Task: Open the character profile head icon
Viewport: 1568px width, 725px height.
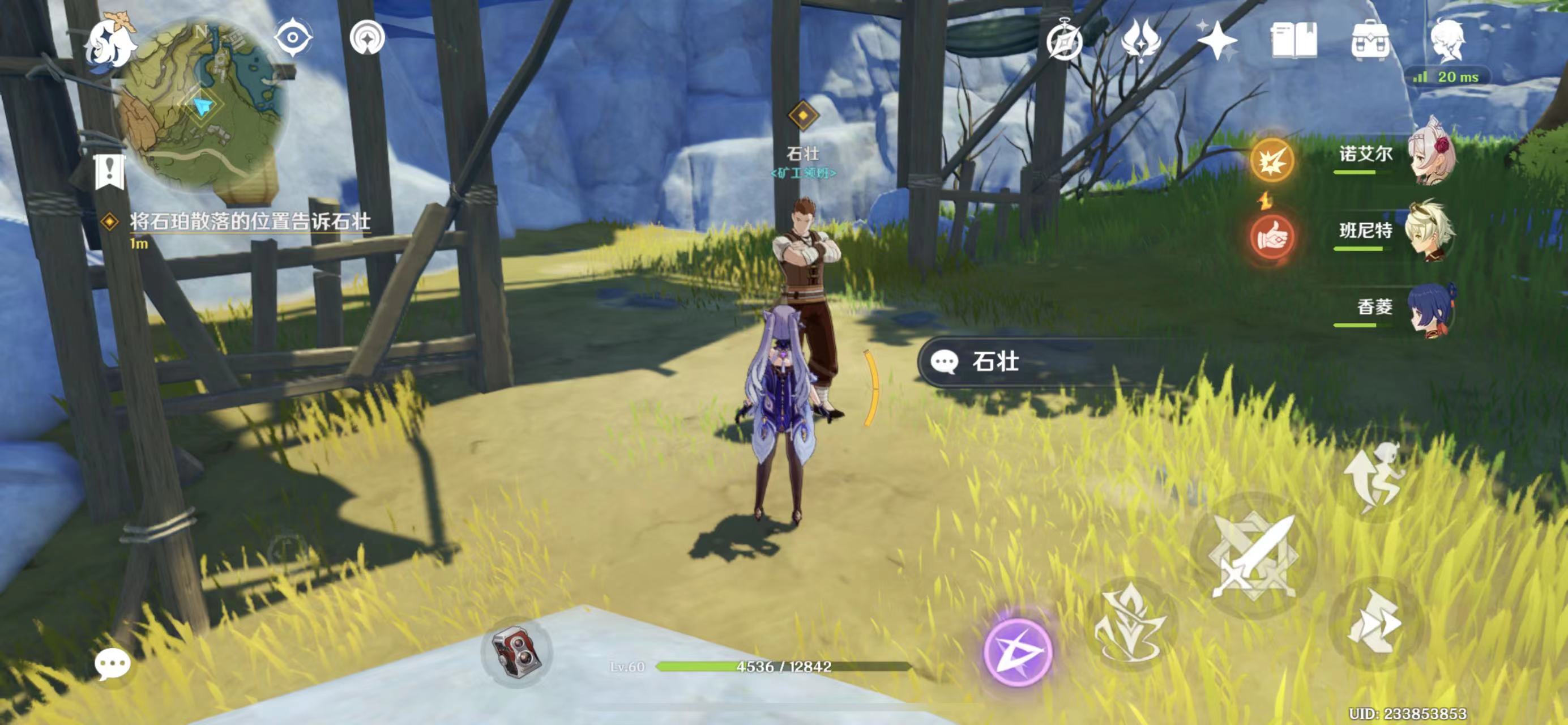Action: coord(1448,41)
